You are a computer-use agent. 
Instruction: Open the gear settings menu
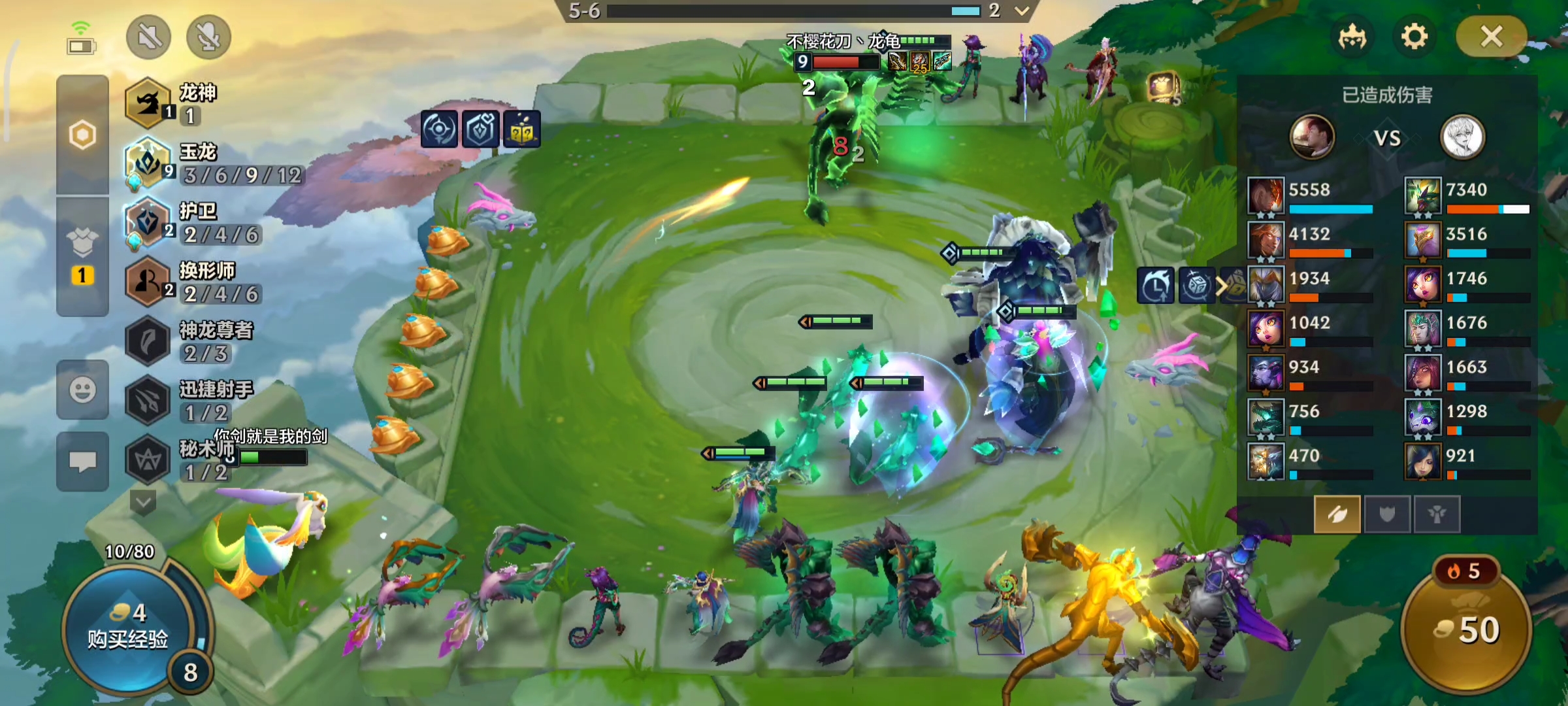(x=1414, y=37)
